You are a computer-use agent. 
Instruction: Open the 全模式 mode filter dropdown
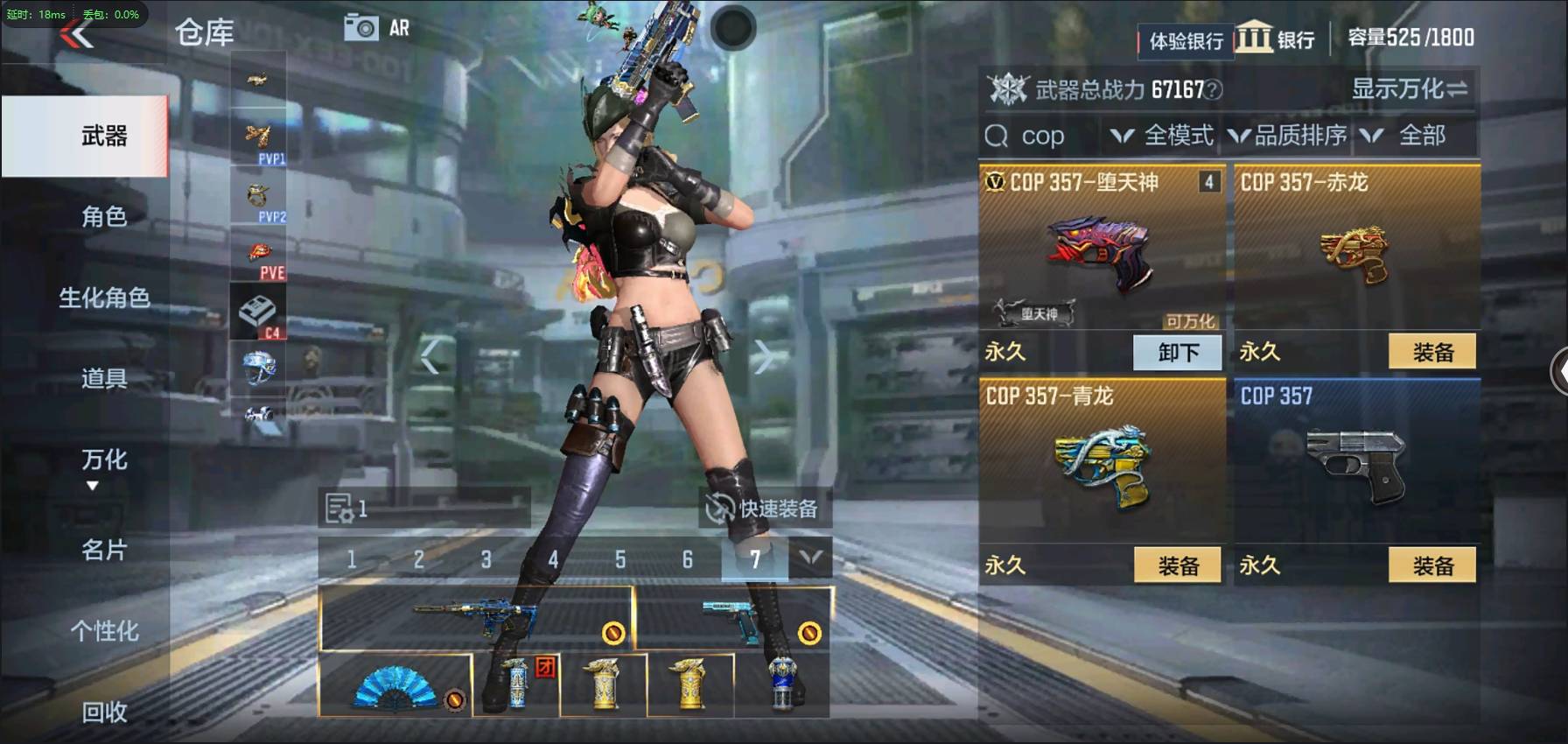pyautogui.click(x=1162, y=136)
